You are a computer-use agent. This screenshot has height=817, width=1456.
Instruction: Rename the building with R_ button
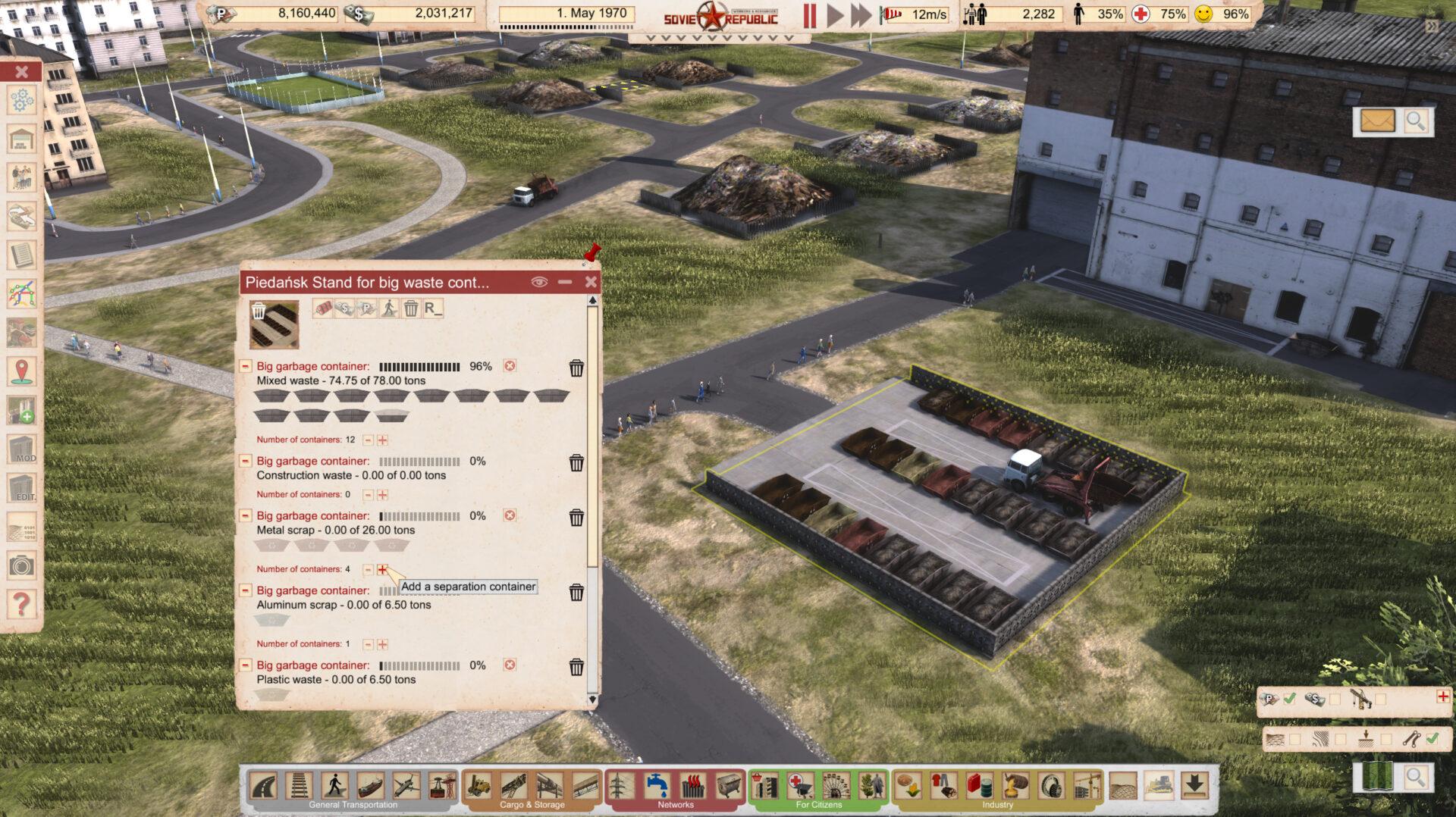coord(432,308)
